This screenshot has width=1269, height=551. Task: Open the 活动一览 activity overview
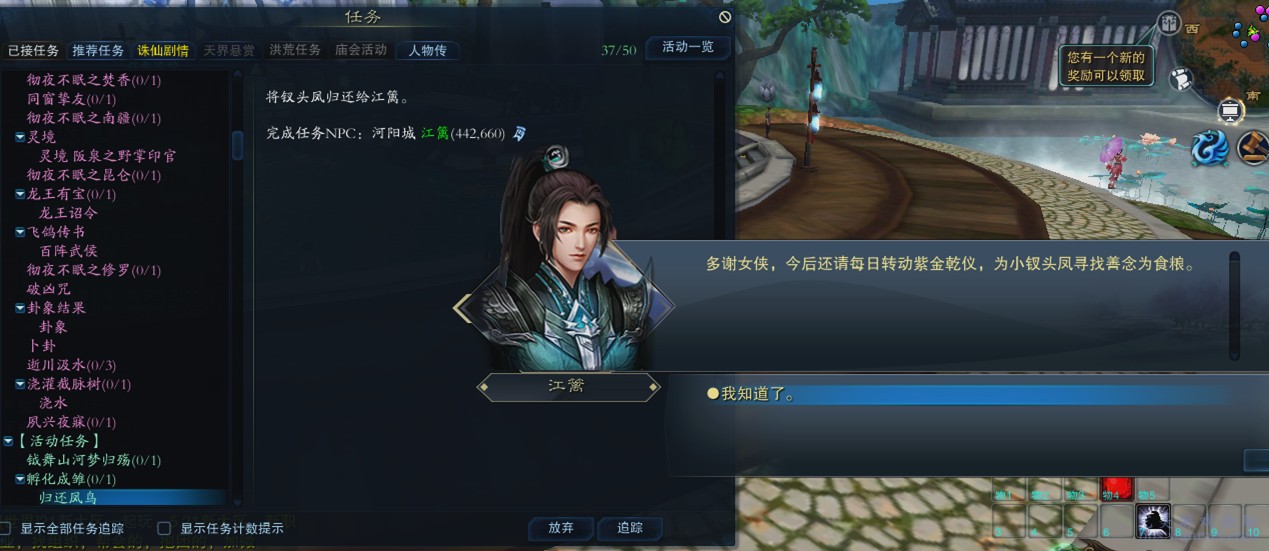click(x=688, y=47)
